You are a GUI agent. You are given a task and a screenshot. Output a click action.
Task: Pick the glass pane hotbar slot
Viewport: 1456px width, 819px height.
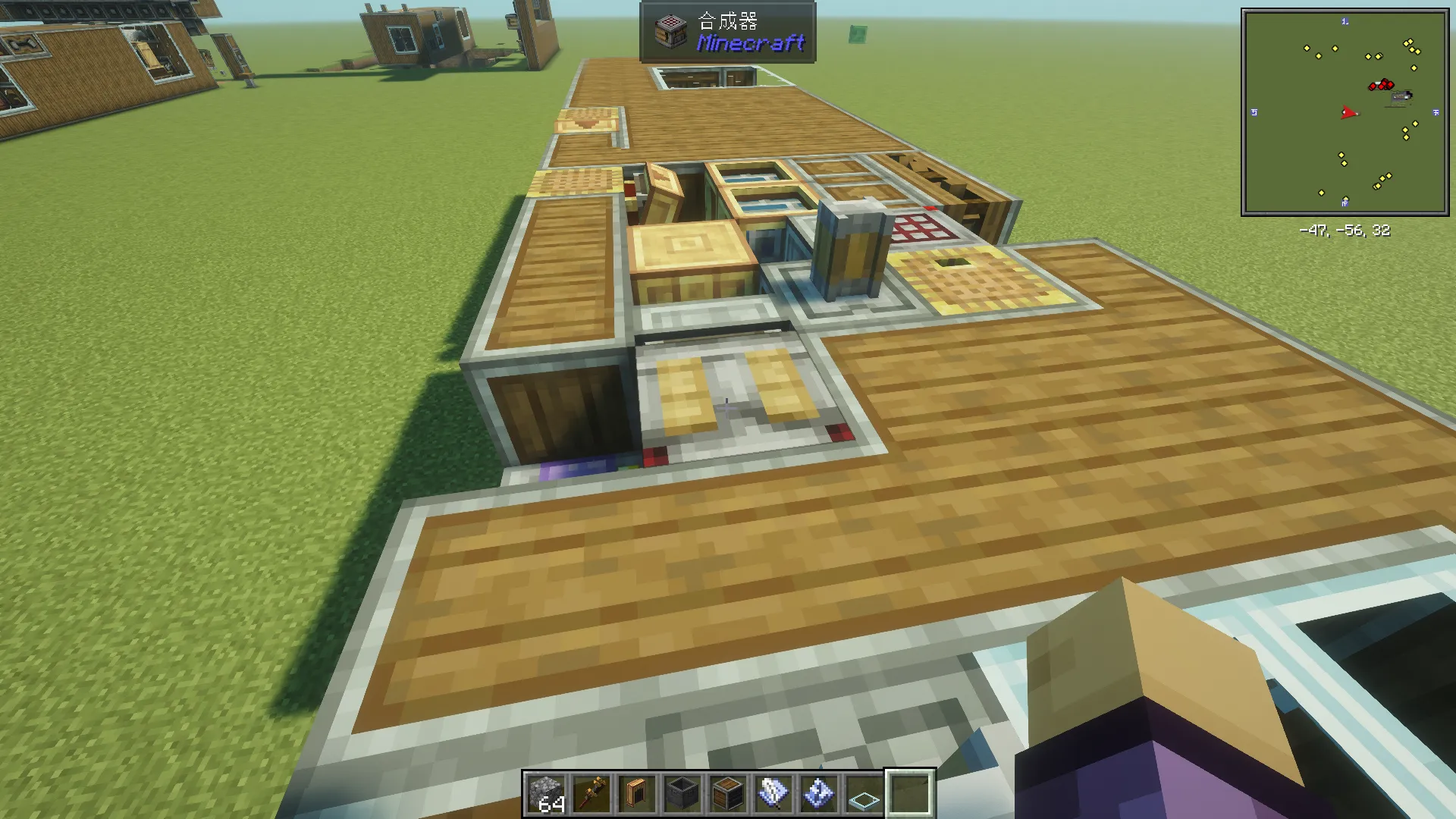864,794
